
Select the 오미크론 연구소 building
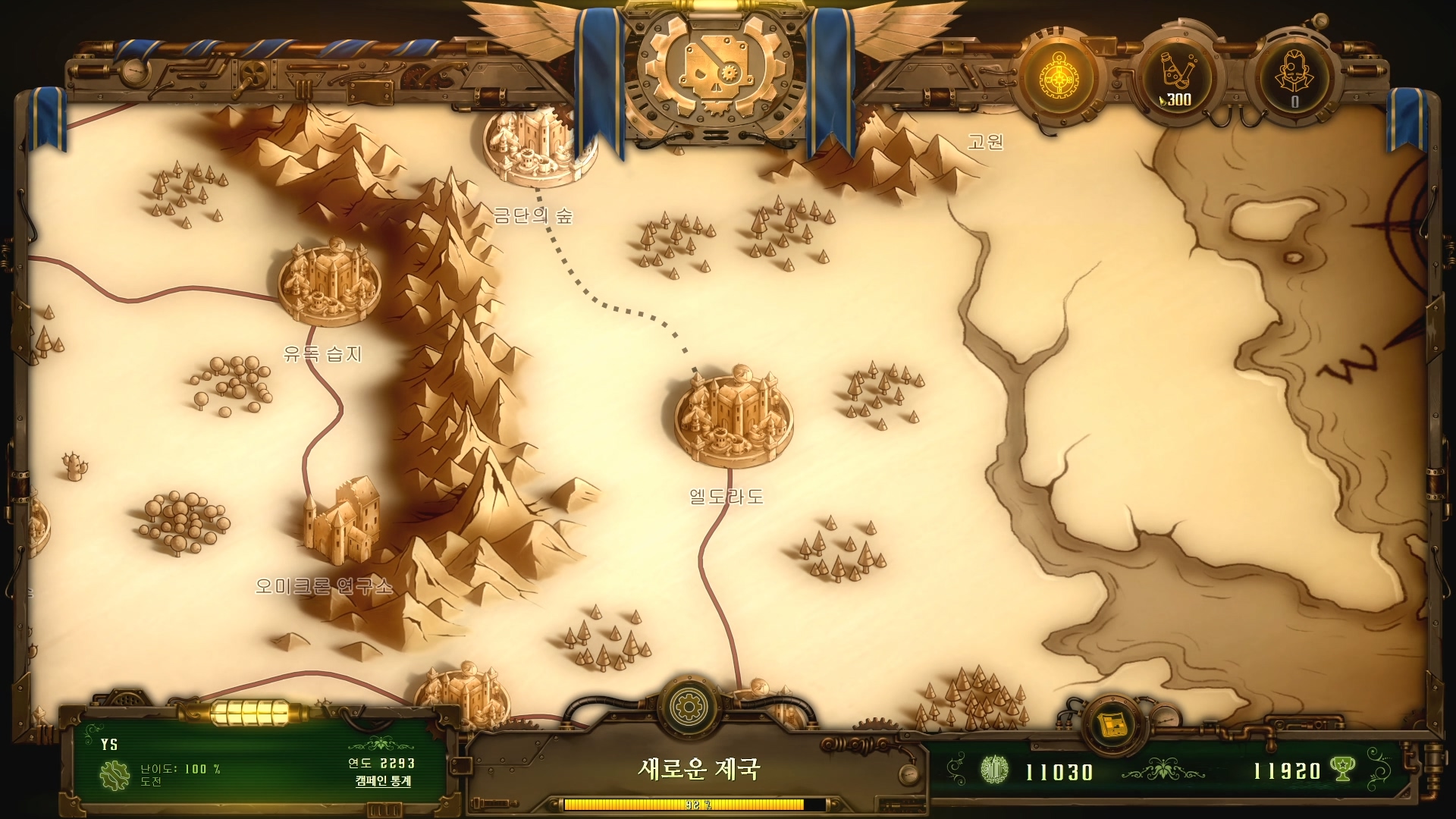pos(342,521)
